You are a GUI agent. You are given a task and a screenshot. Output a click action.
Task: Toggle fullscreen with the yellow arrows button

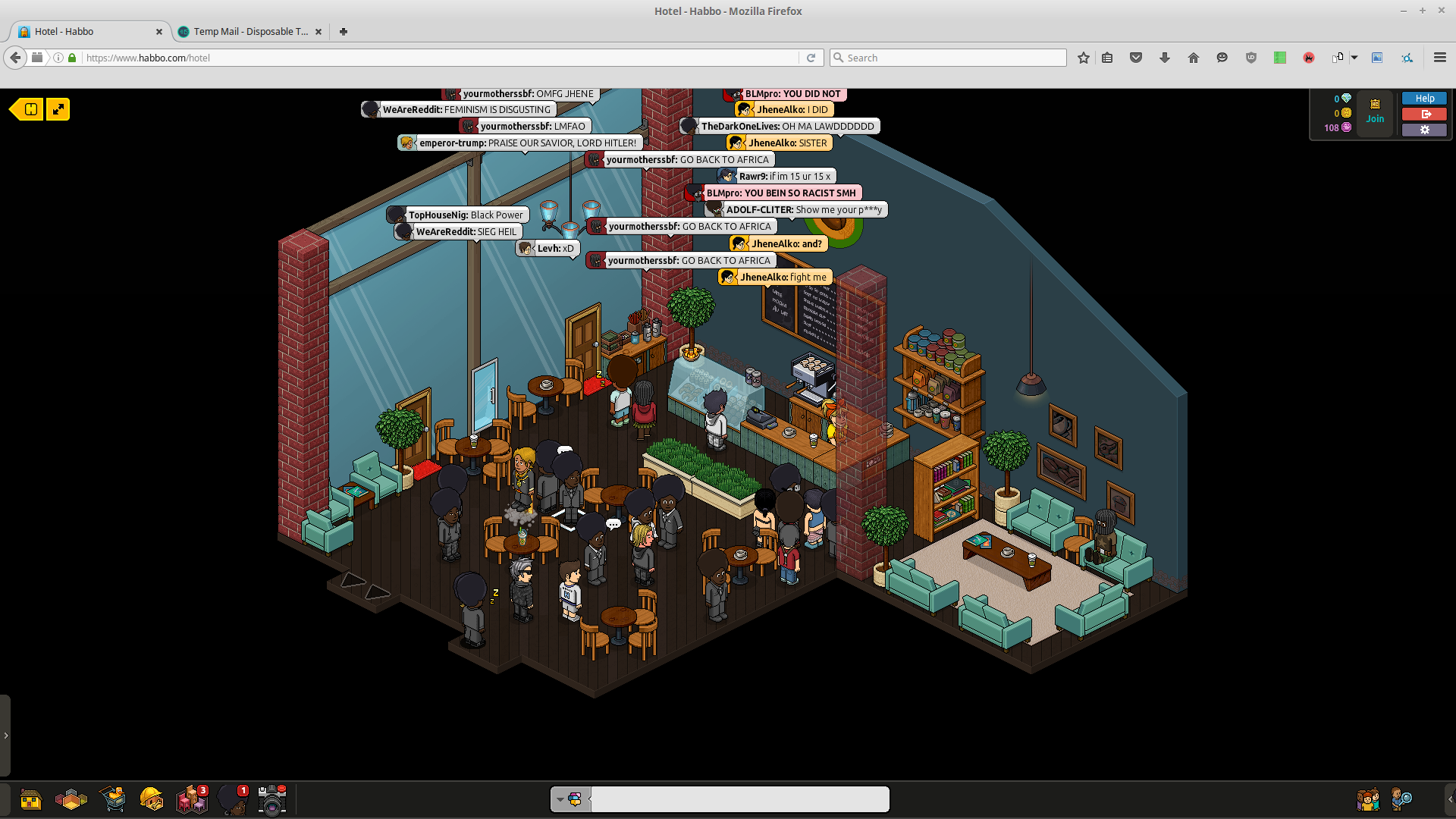tap(58, 109)
